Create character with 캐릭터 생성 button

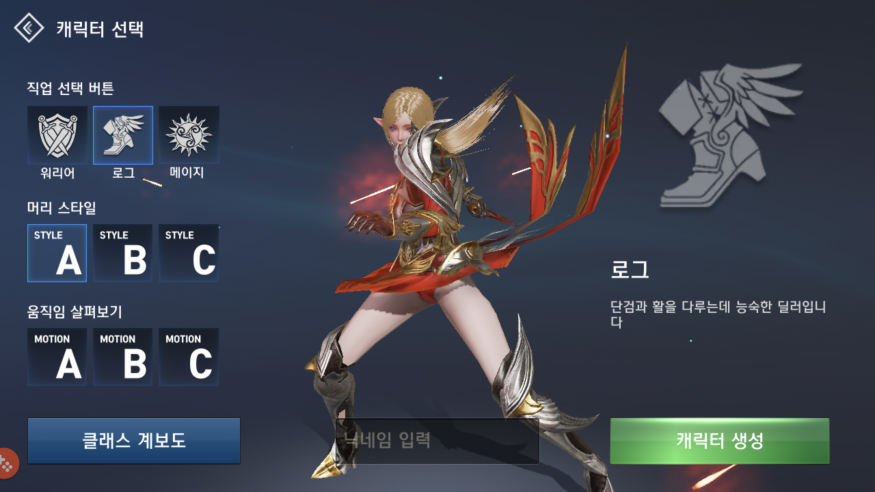[x=719, y=441]
